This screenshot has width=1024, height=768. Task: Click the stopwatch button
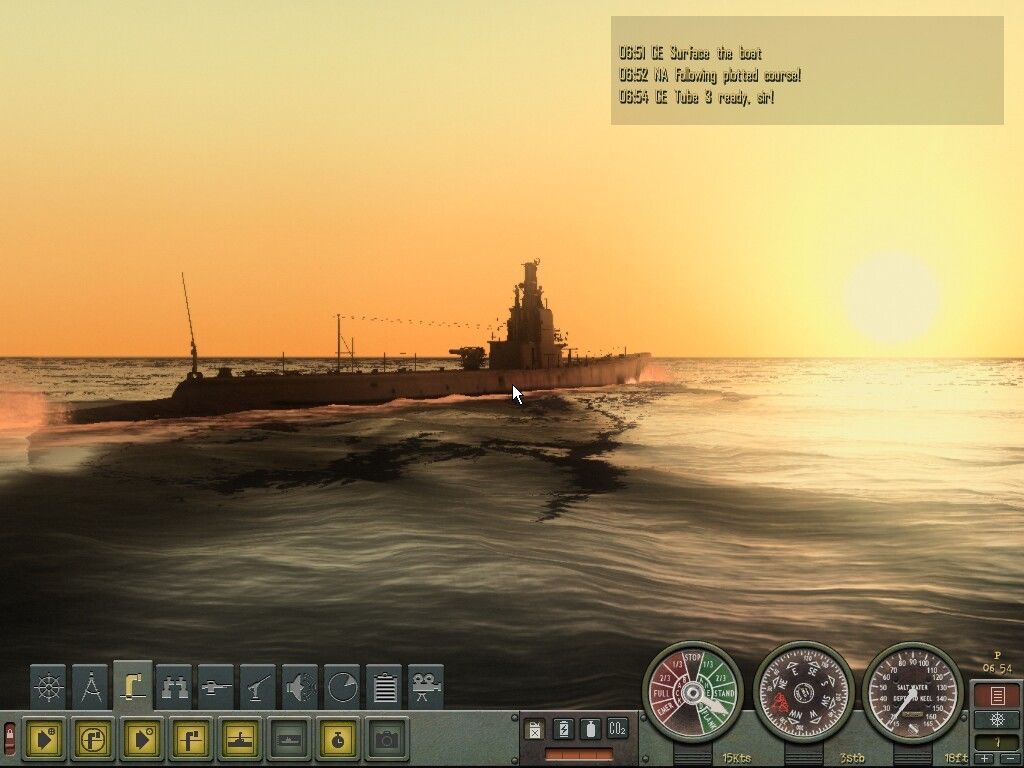coord(338,739)
